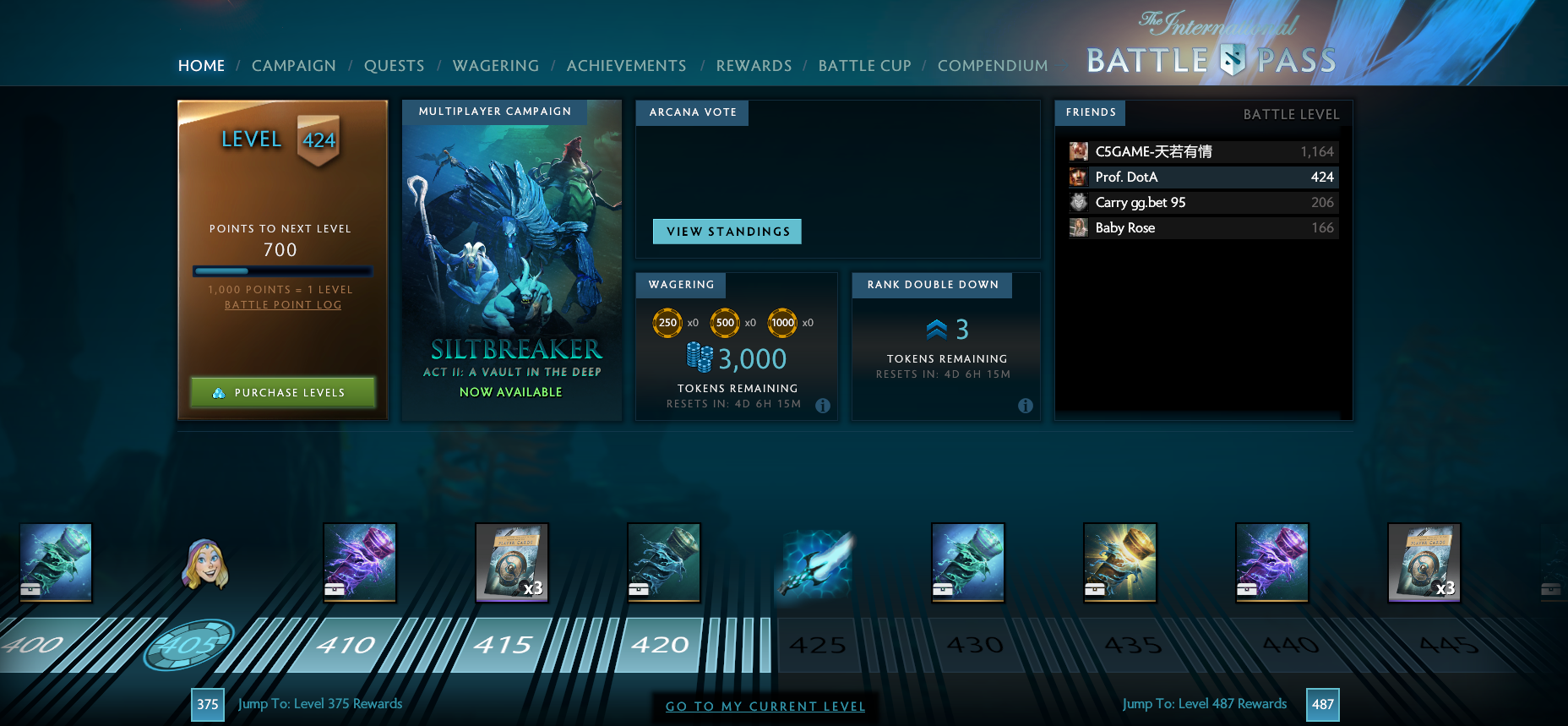Select Baby Rose in friends list
Viewport: 1568px width, 726px height.
[x=1200, y=227]
